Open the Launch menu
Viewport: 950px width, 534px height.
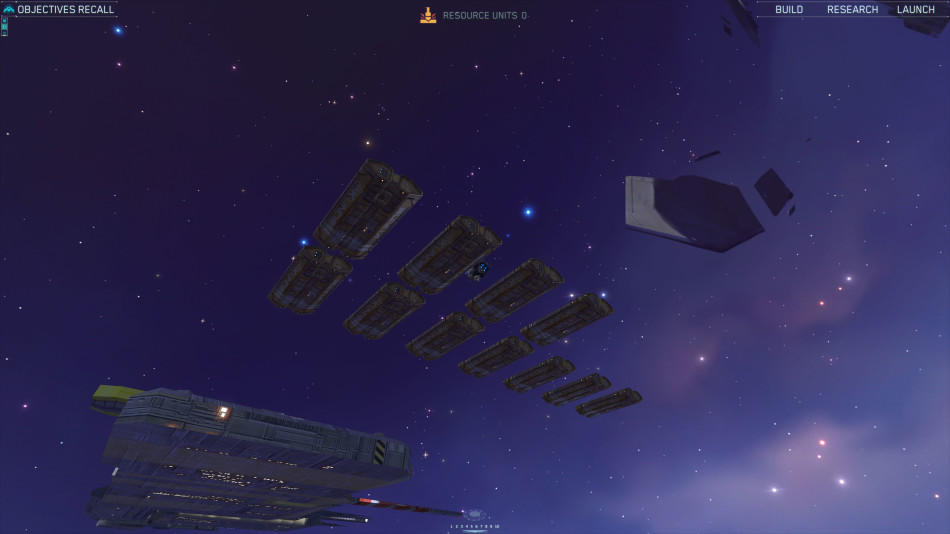pyautogui.click(x=915, y=10)
